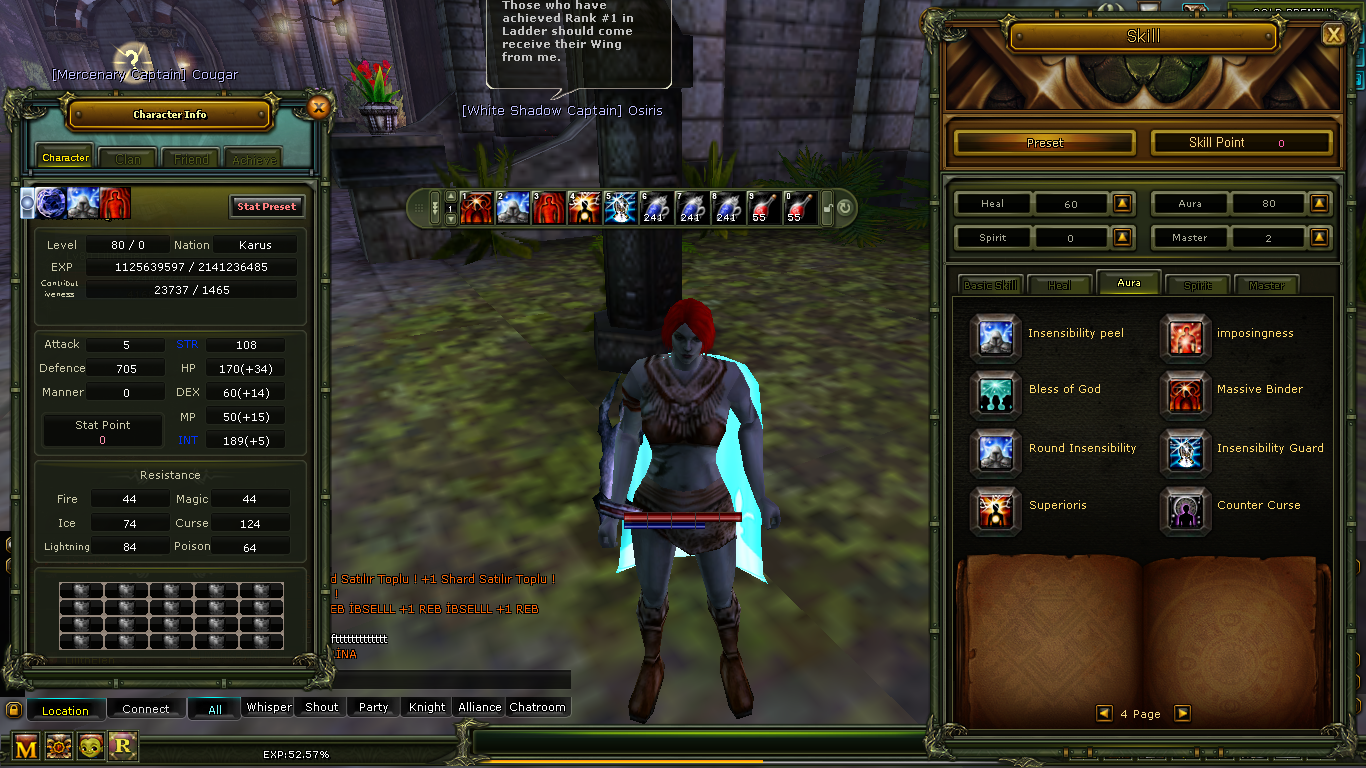Select the Massive Binder skill icon

tap(1186, 395)
